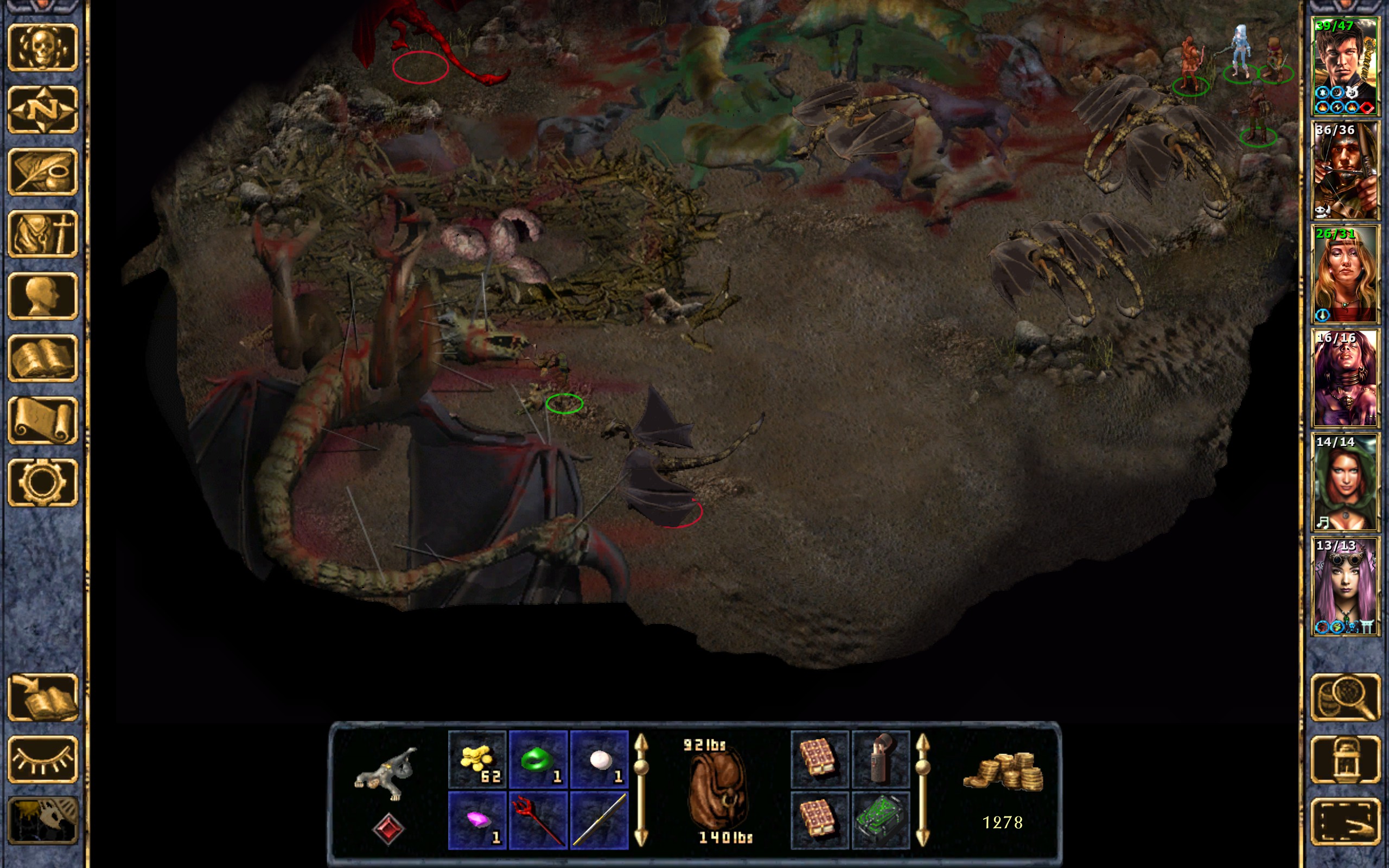1389x868 pixels.
Task: Open the journal quill button
Action: coord(42,171)
